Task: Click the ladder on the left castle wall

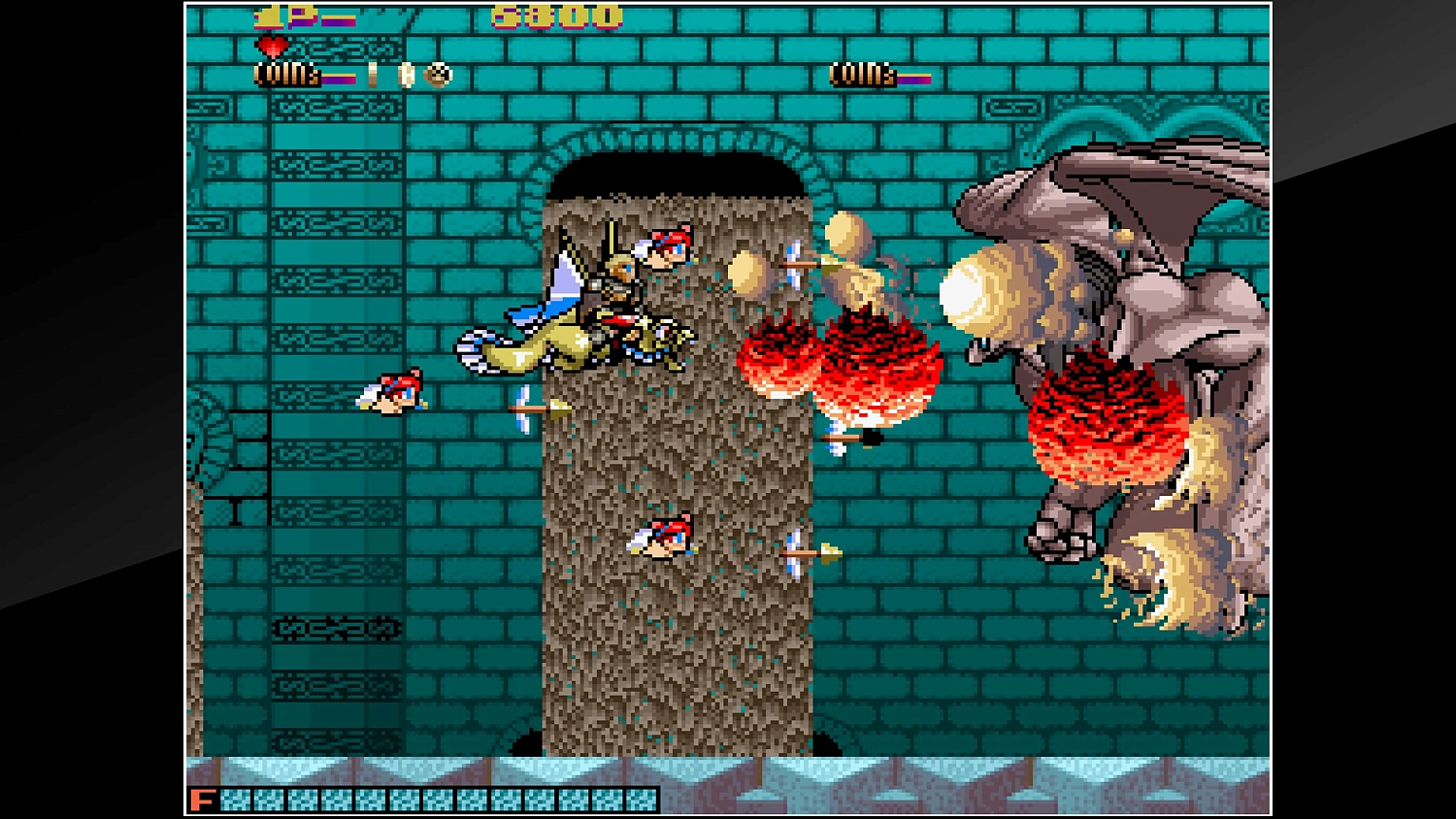Action: tap(243, 456)
